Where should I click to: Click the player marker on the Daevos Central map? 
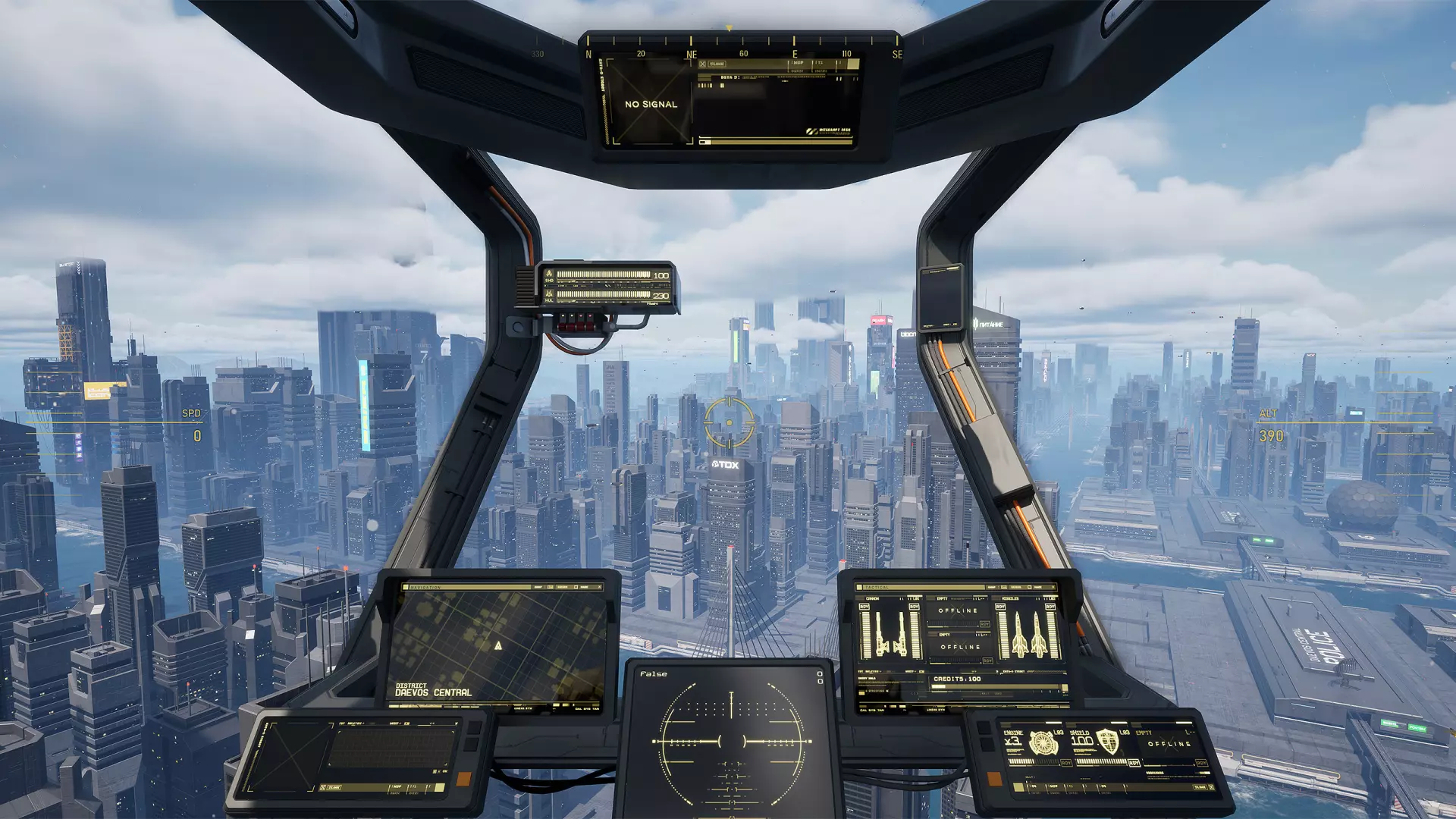tap(498, 646)
